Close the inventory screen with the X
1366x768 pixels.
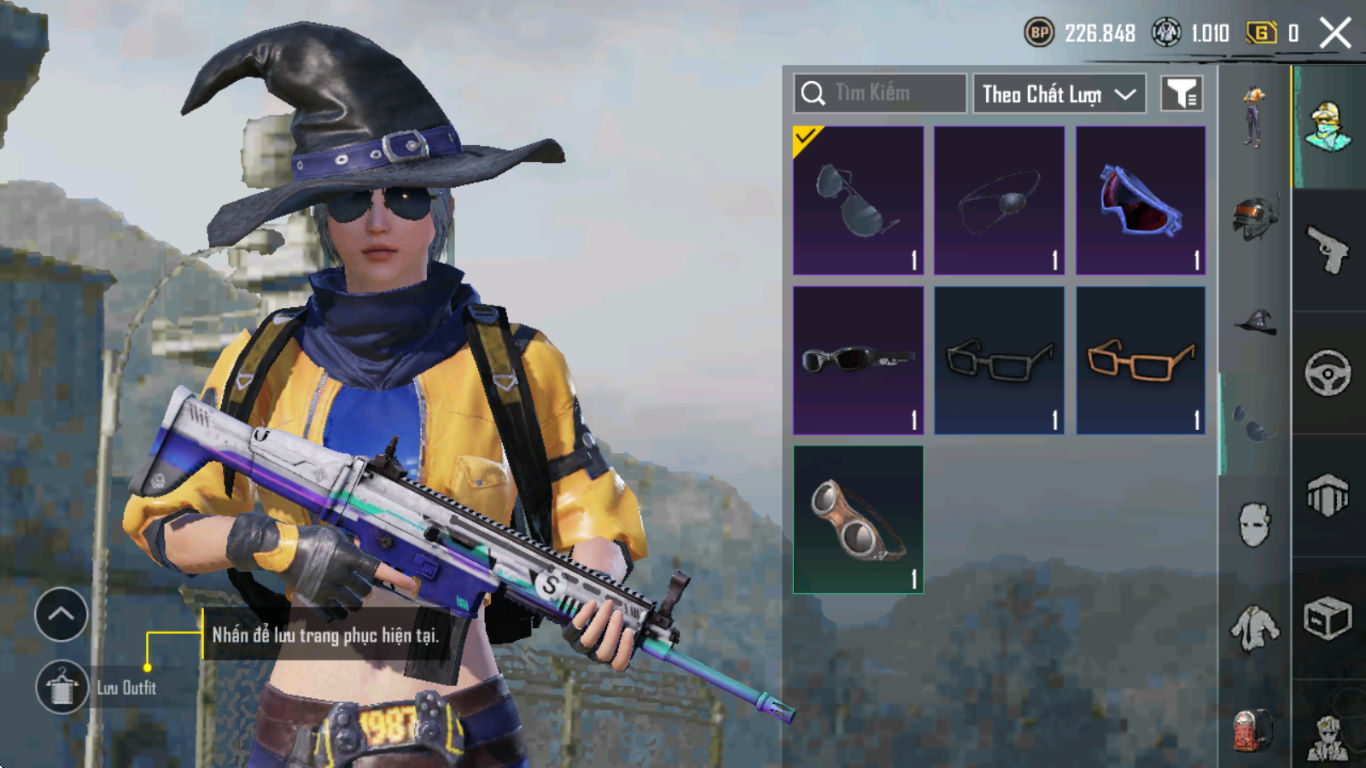point(1335,33)
